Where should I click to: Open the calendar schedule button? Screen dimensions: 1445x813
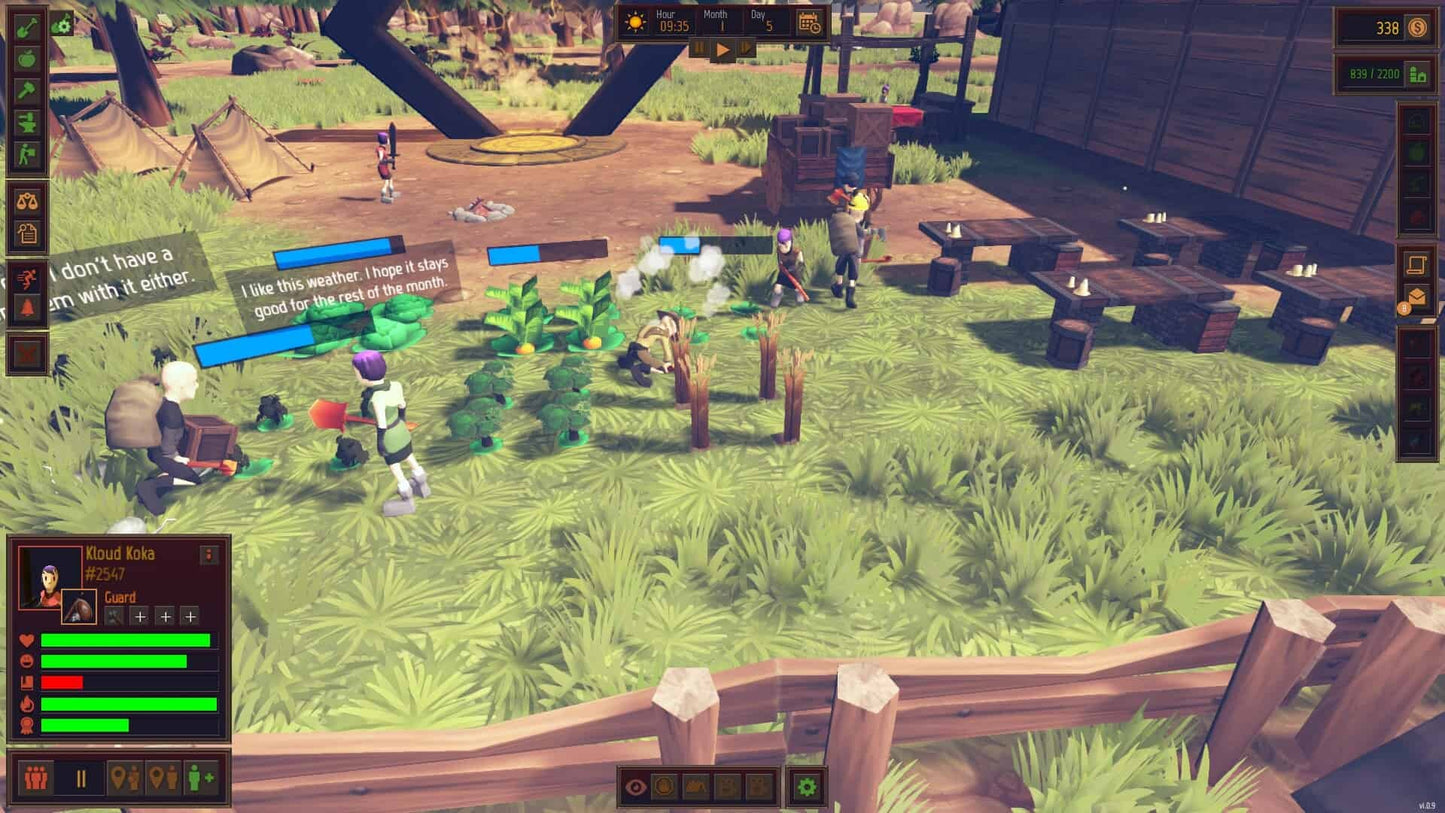pos(809,23)
